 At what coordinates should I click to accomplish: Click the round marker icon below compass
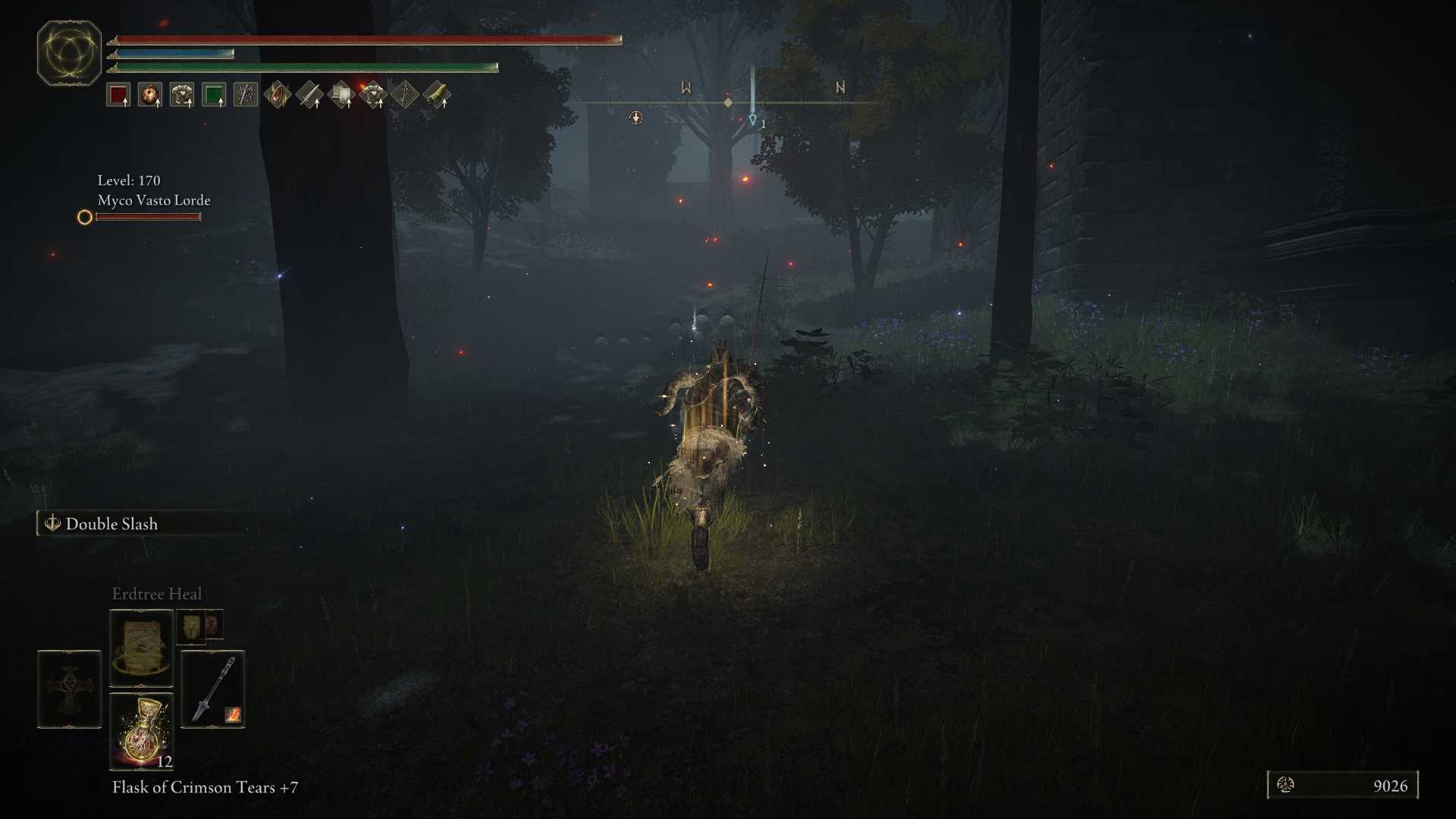tap(635, 118)
